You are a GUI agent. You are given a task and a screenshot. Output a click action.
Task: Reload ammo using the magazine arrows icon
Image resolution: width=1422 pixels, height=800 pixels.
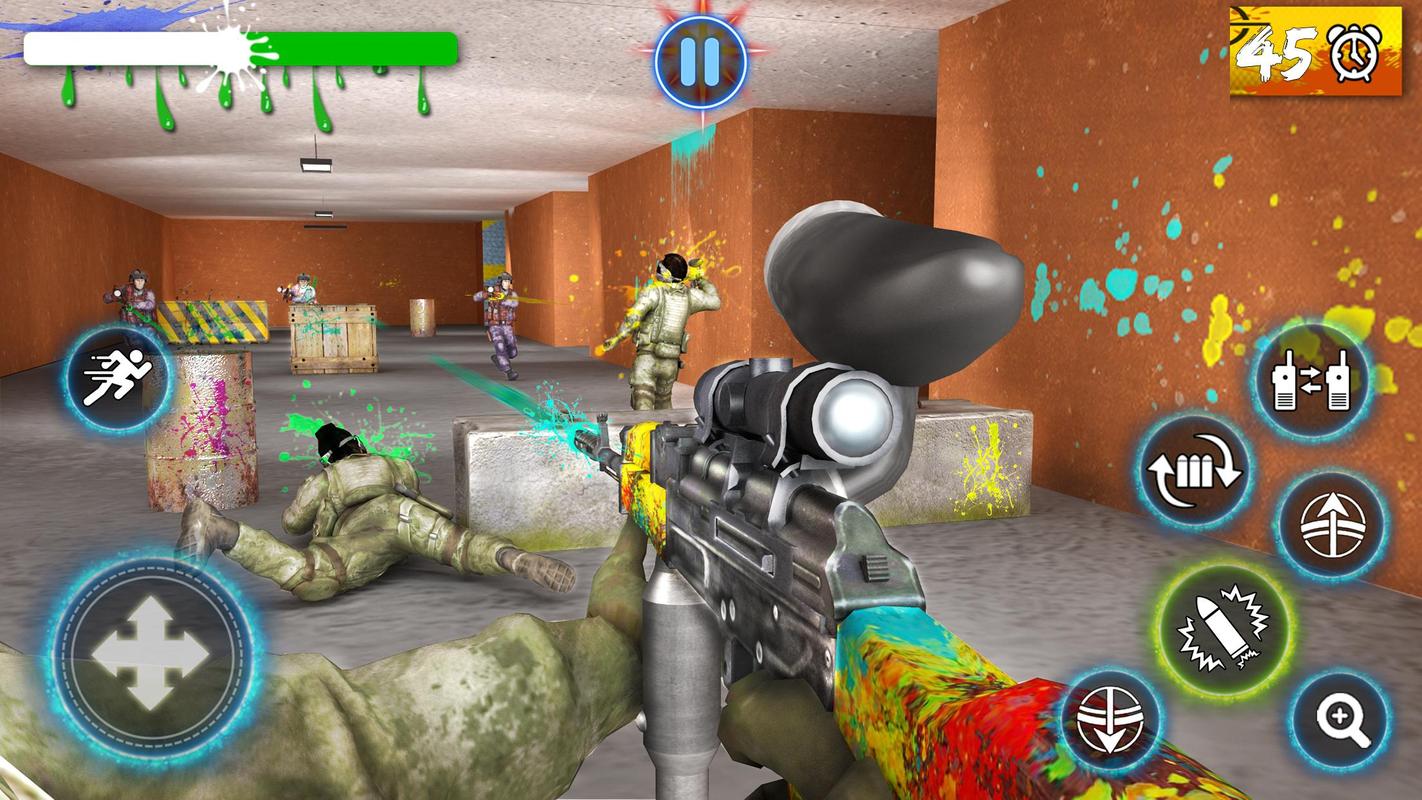point(1193,470)
